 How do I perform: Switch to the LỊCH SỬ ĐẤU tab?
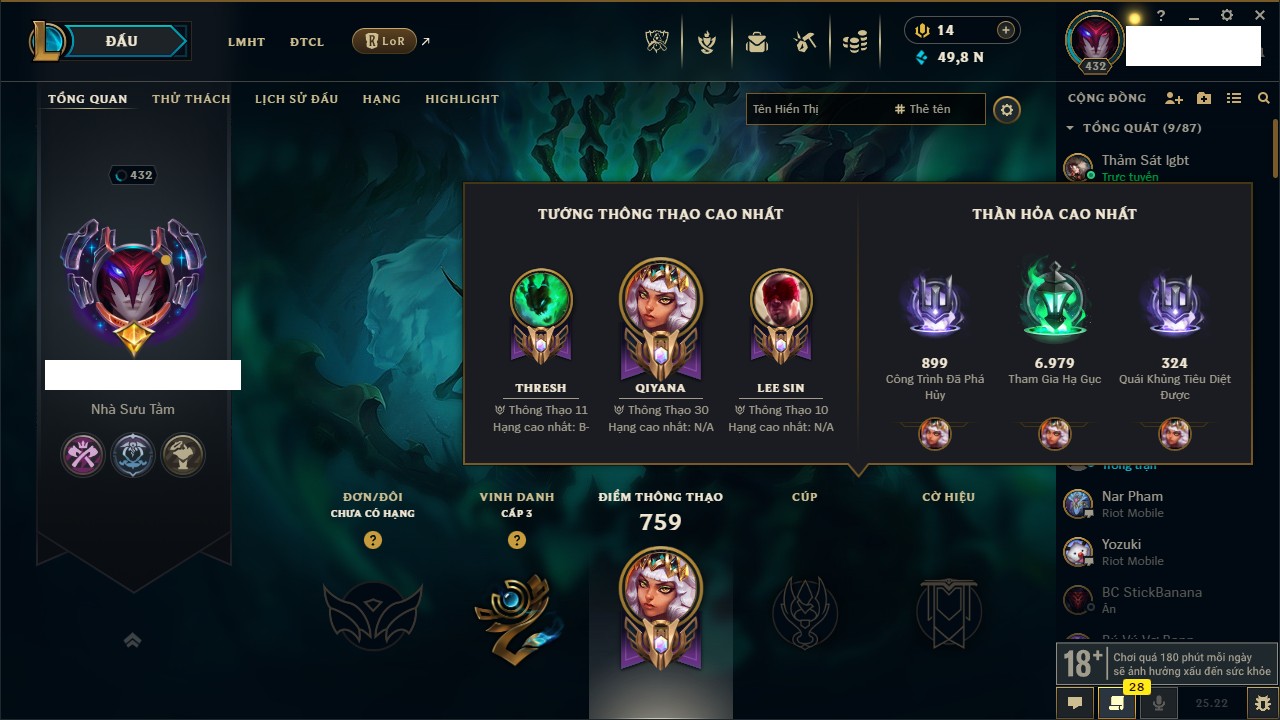[296, 99]
